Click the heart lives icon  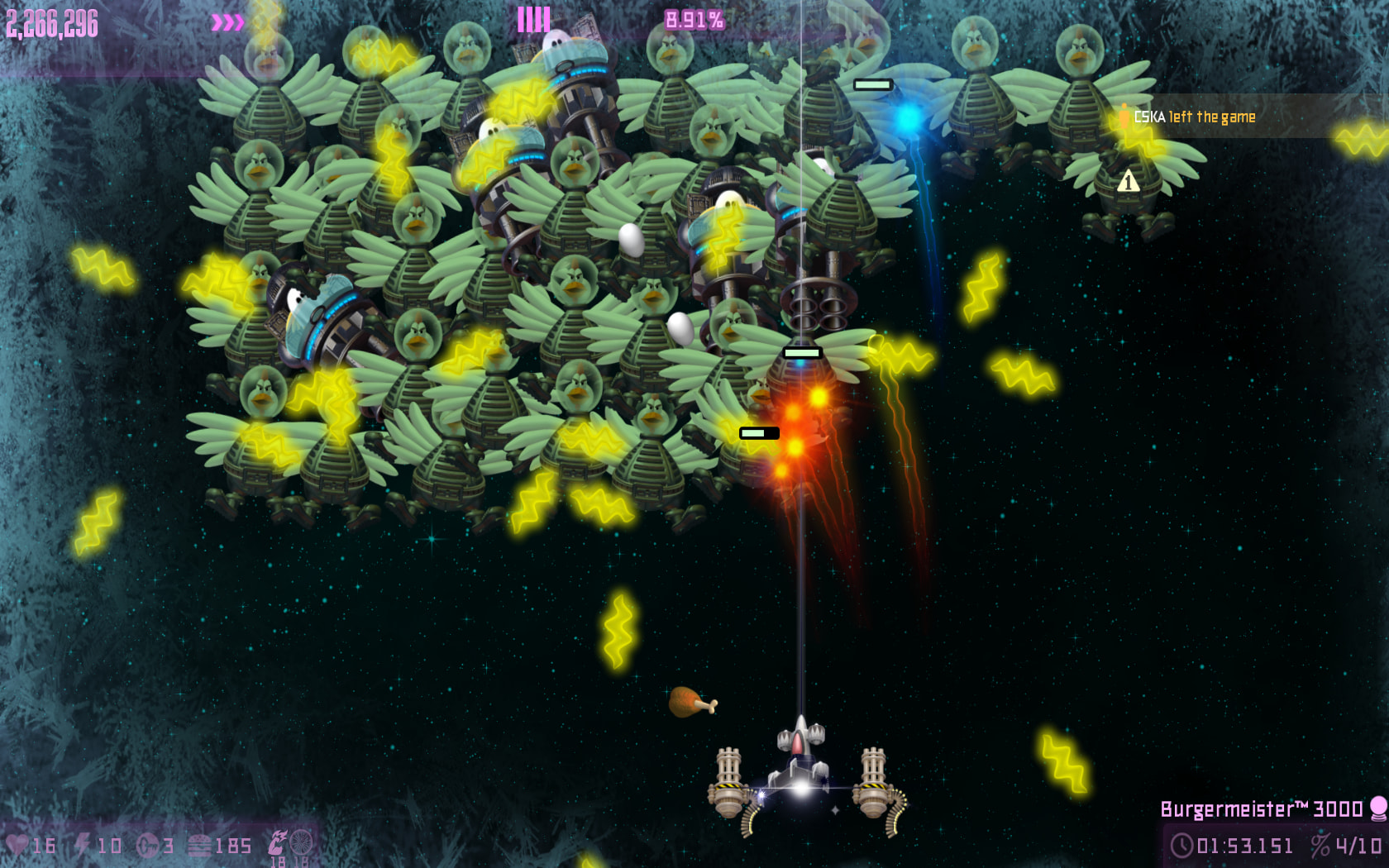click(17, 845)
